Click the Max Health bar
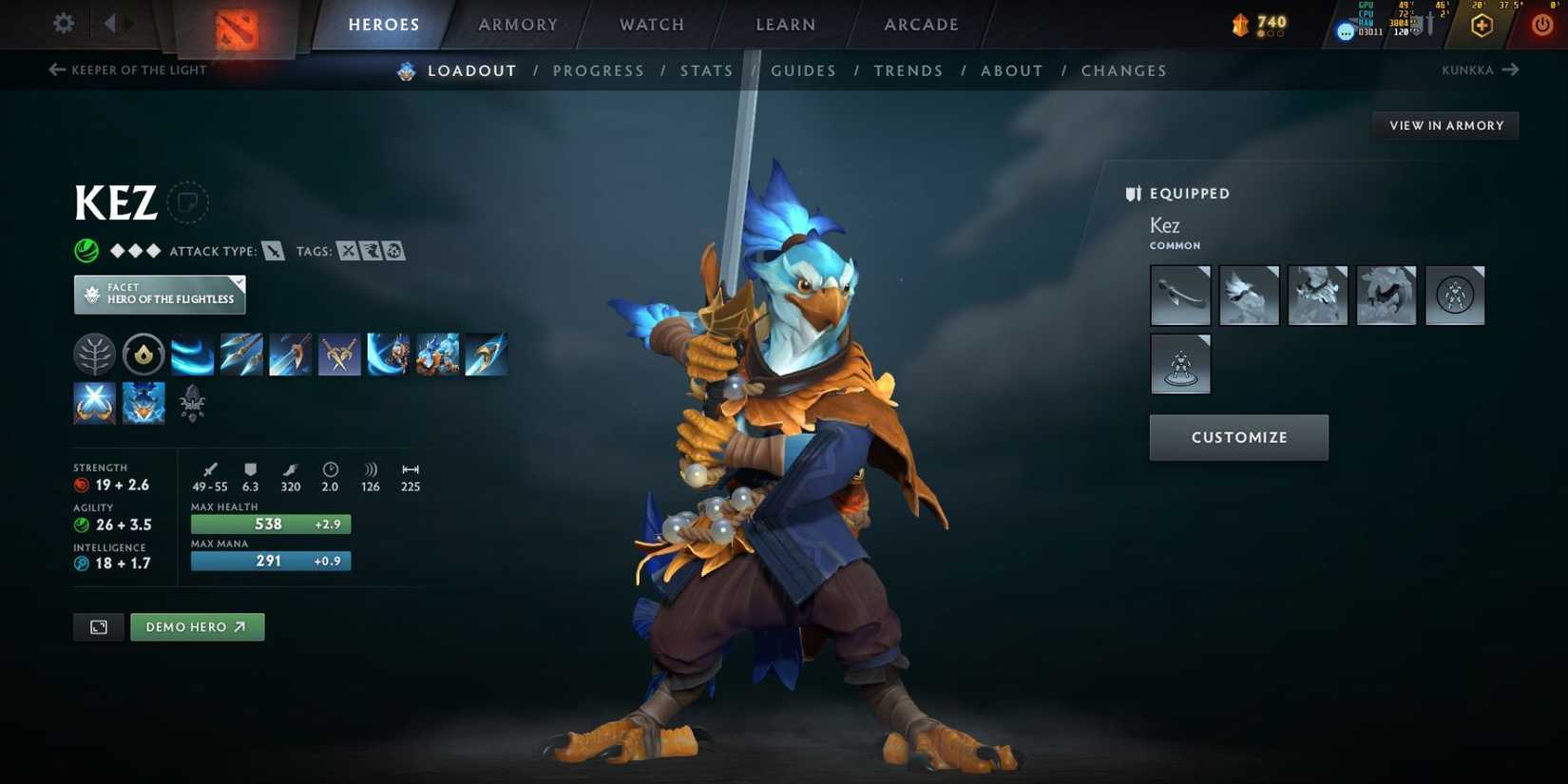The height and width of the screenshot is (784, 1568). (270, 524)
